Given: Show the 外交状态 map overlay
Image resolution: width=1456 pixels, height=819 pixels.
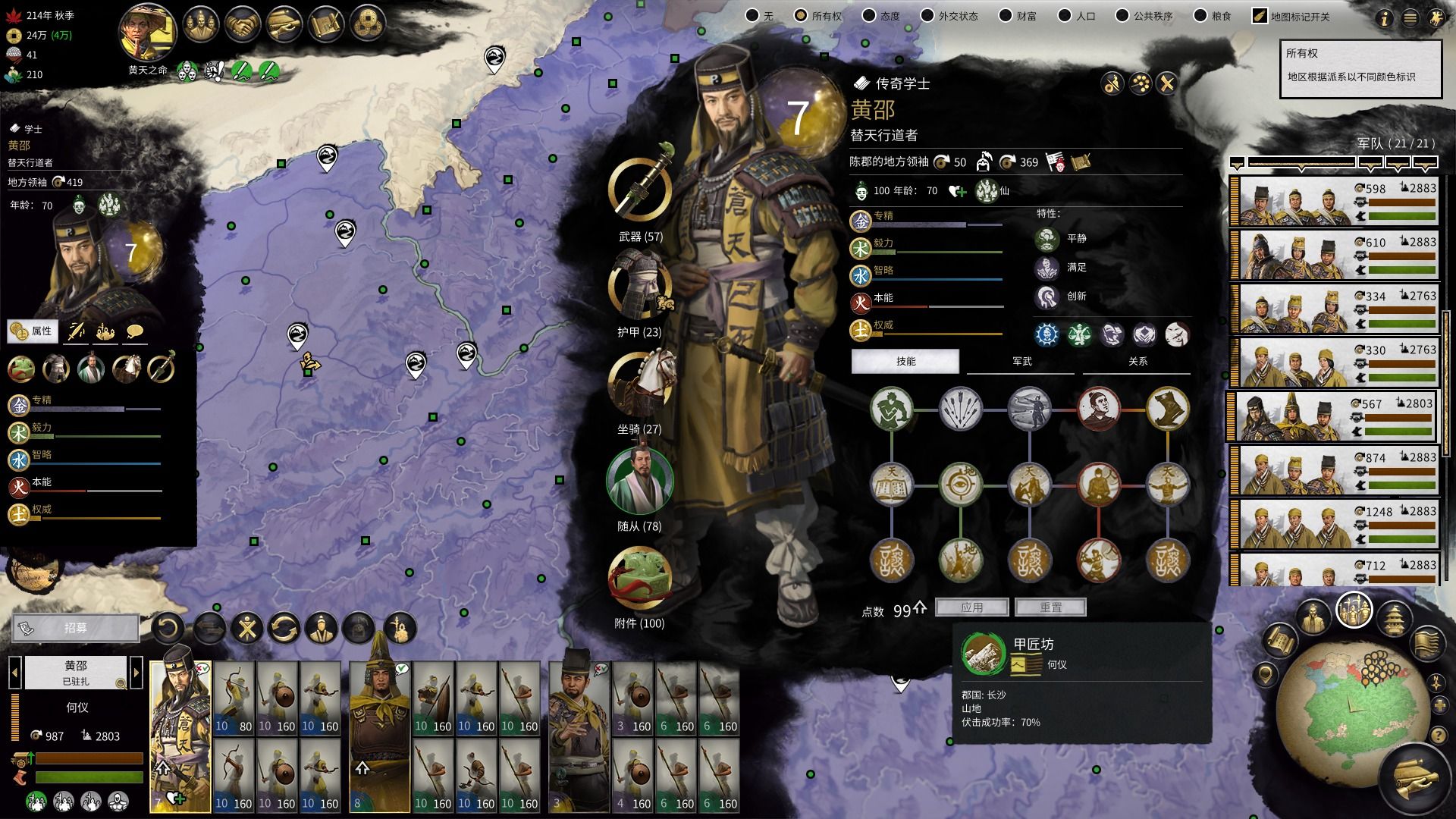Looking at the screenshot, I should (927, 16).
